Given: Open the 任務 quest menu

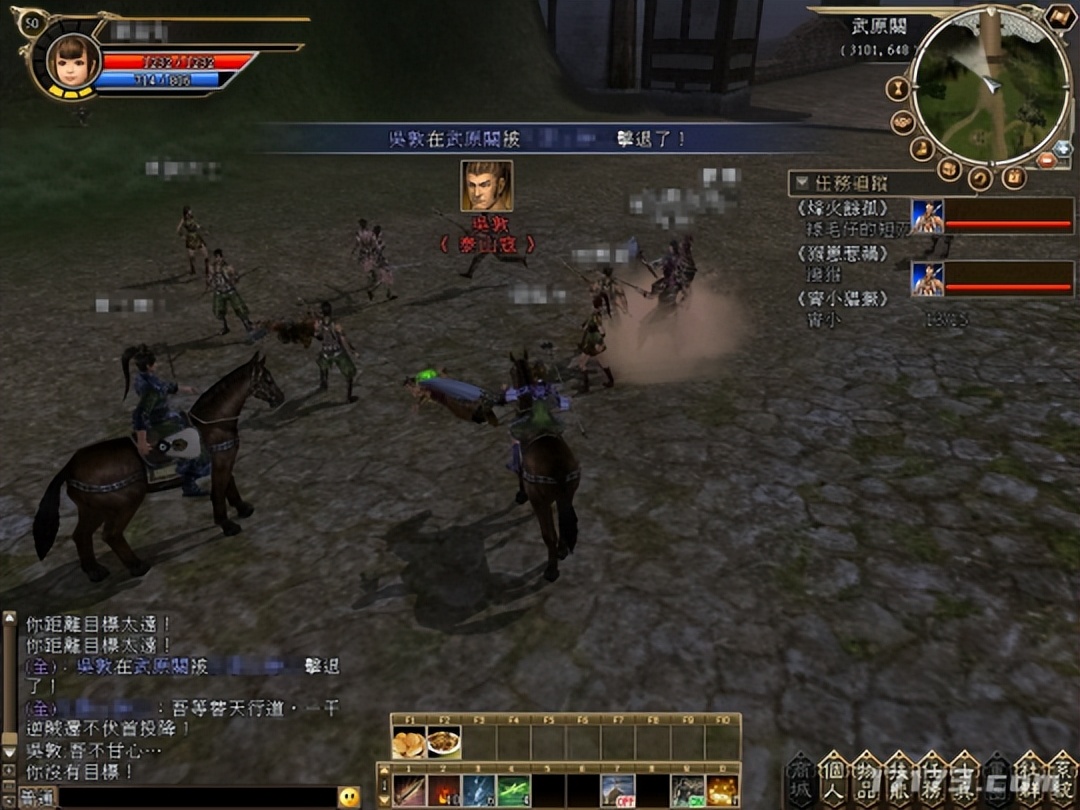Looking at the screenshot, I should coord(931,780).
